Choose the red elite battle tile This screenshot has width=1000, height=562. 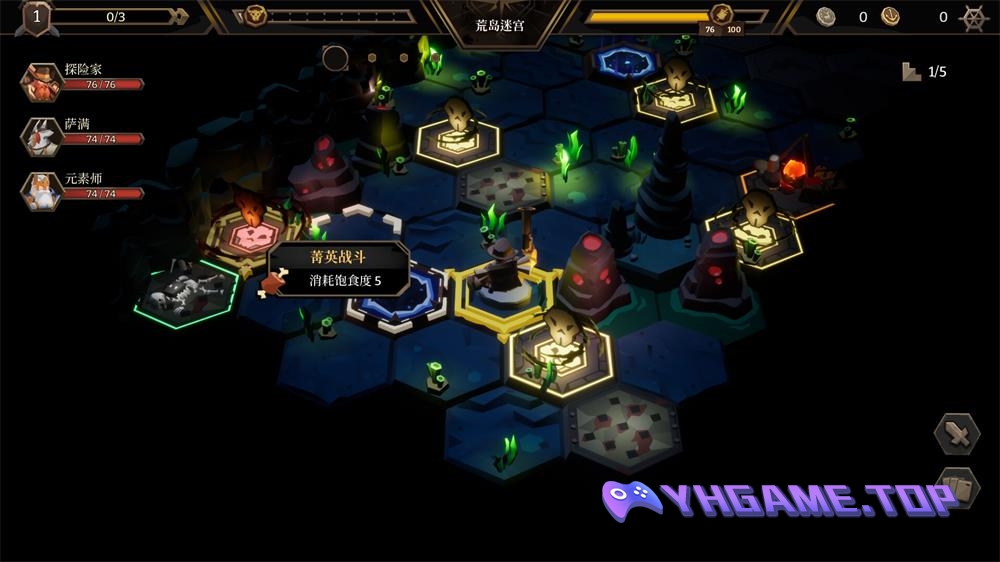pos(250,236)
